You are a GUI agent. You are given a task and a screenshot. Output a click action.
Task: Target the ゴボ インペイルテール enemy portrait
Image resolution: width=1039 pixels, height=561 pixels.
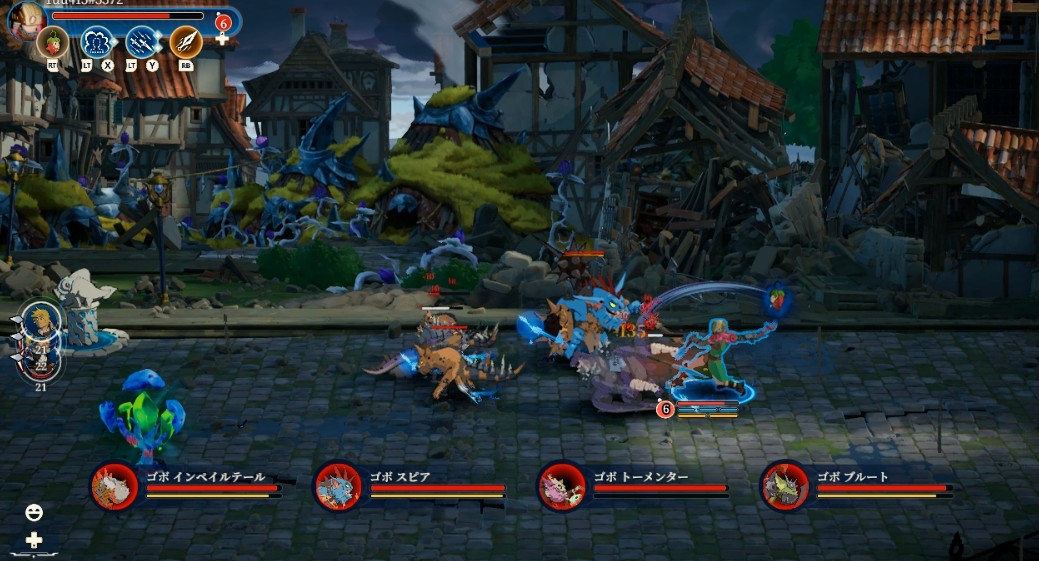point(115,487)
